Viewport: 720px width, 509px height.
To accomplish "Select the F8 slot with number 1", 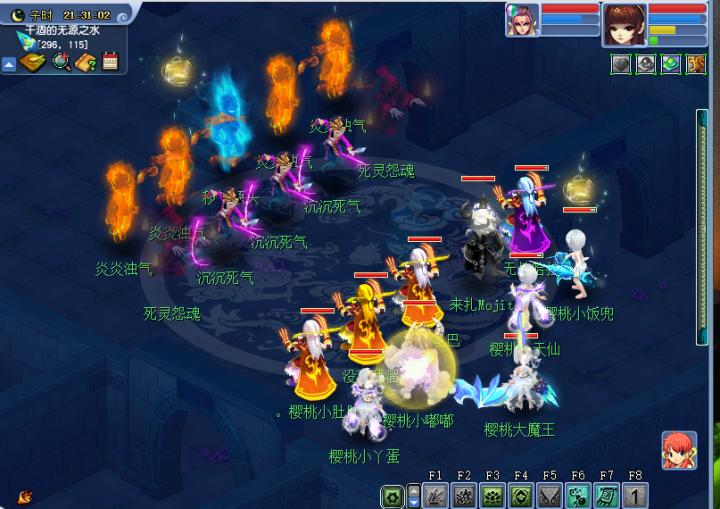I will click(636, 495).
